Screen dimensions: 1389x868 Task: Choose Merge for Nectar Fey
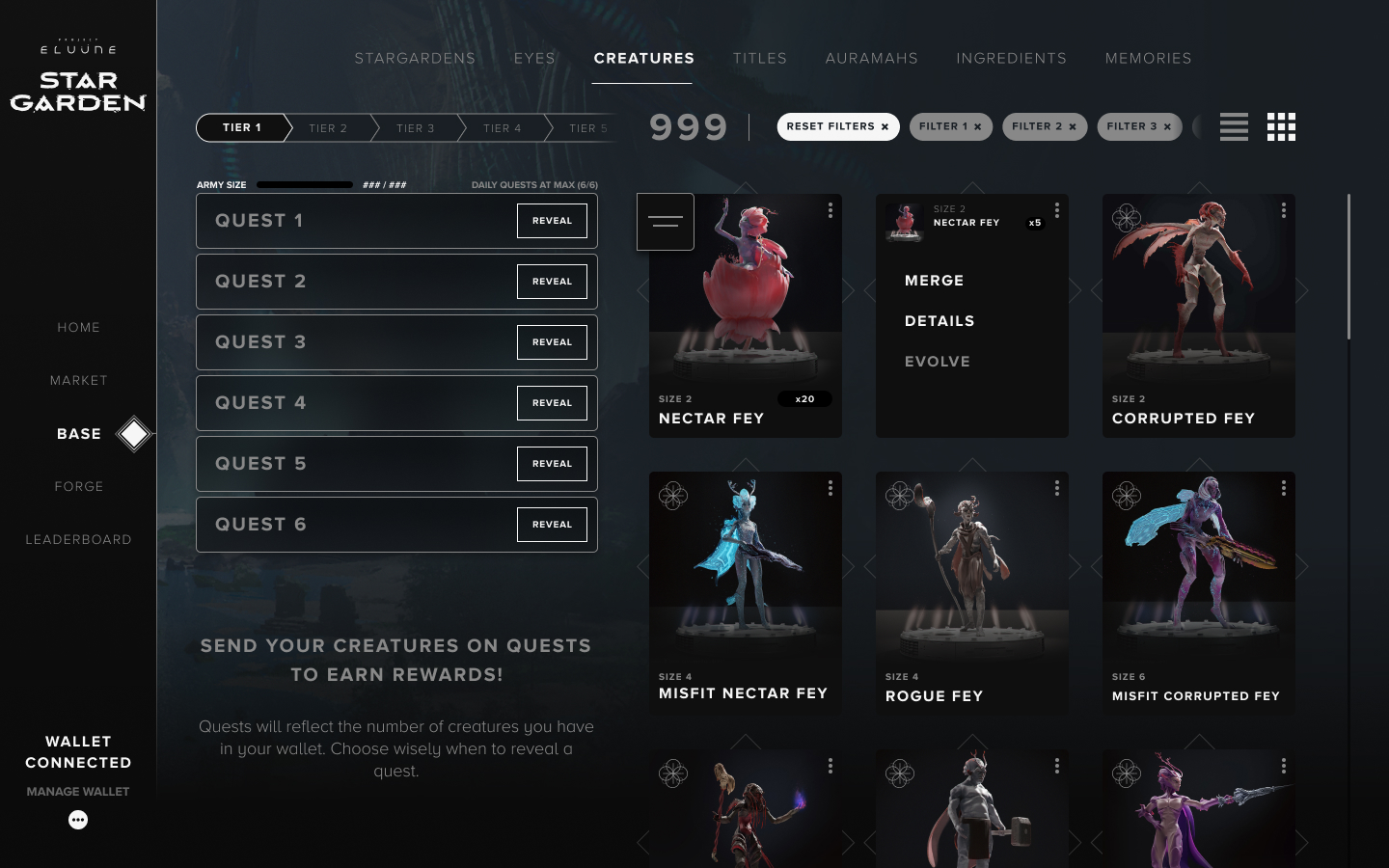934,281
